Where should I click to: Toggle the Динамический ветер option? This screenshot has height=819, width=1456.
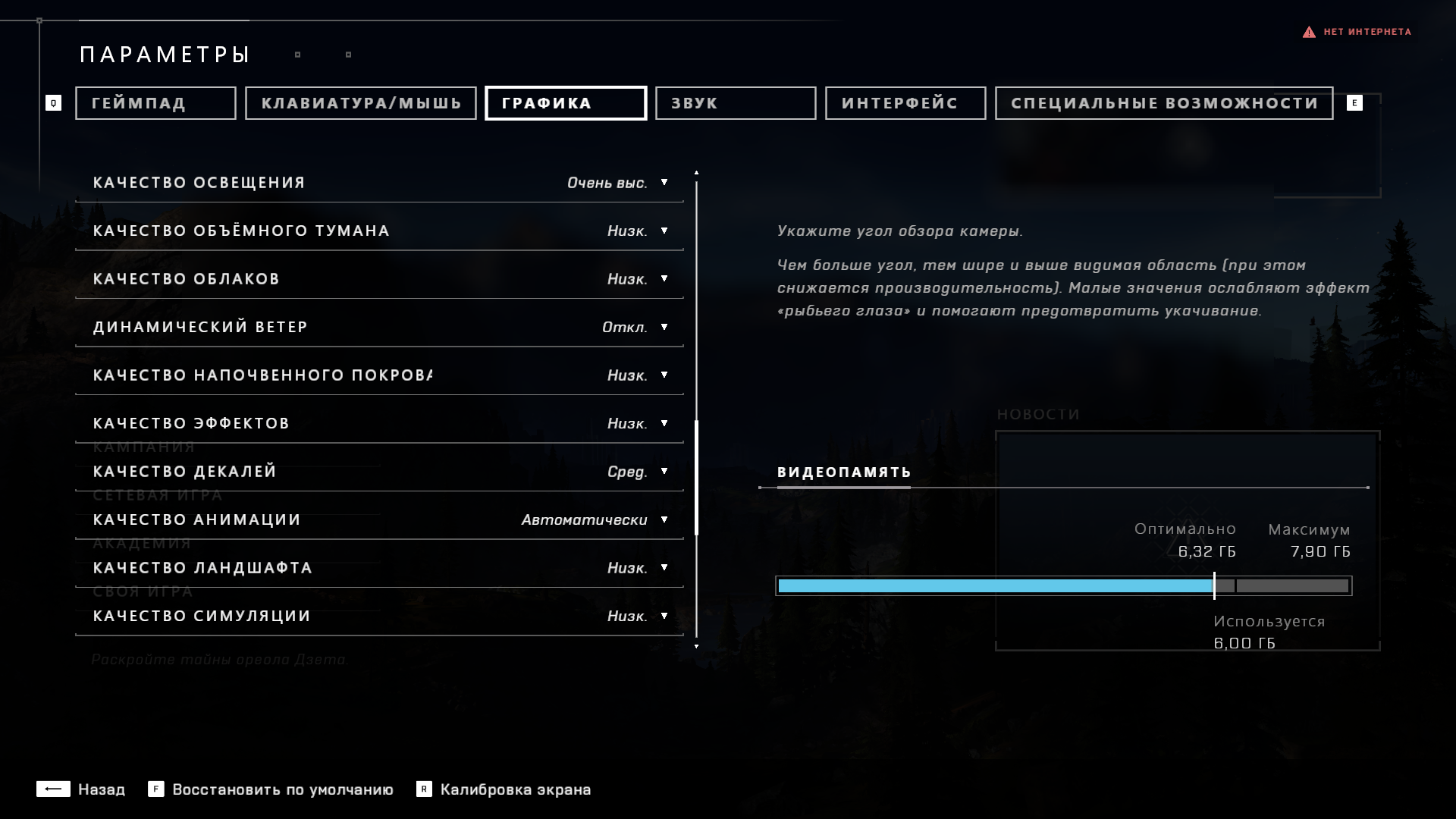[x=635, y=327]
